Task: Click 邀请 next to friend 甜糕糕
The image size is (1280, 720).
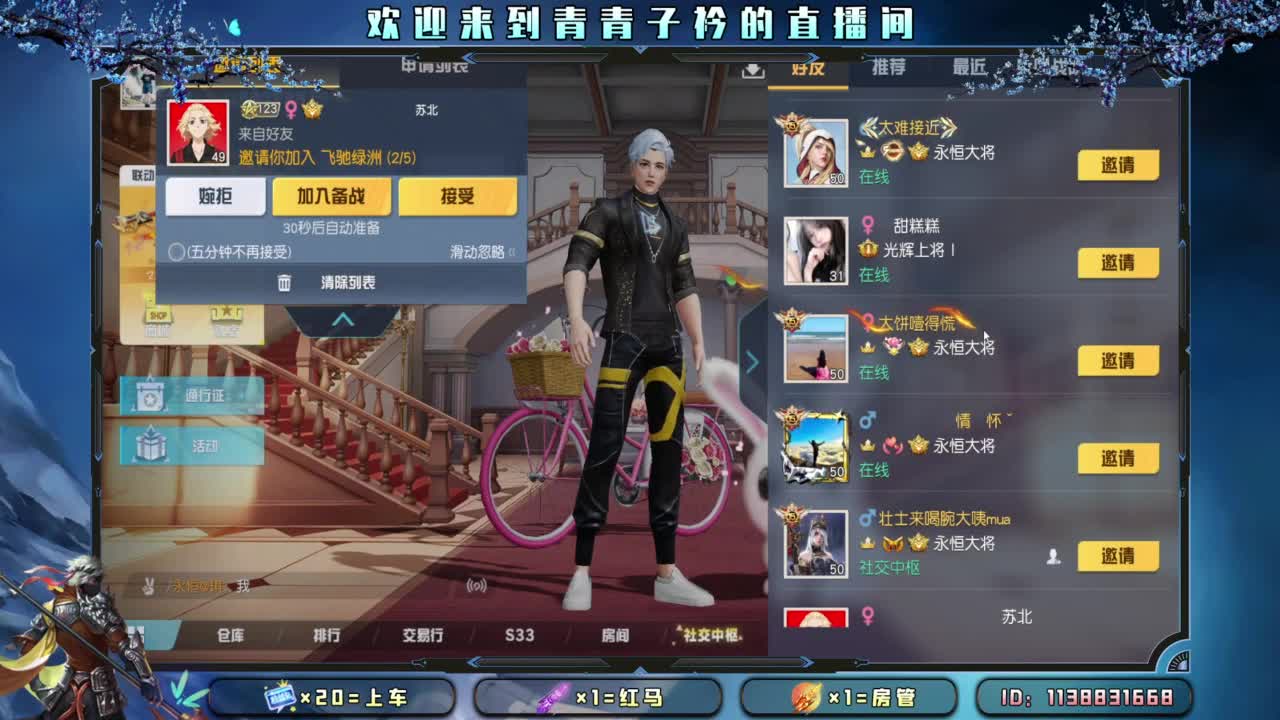Action: coord(1119,263)
